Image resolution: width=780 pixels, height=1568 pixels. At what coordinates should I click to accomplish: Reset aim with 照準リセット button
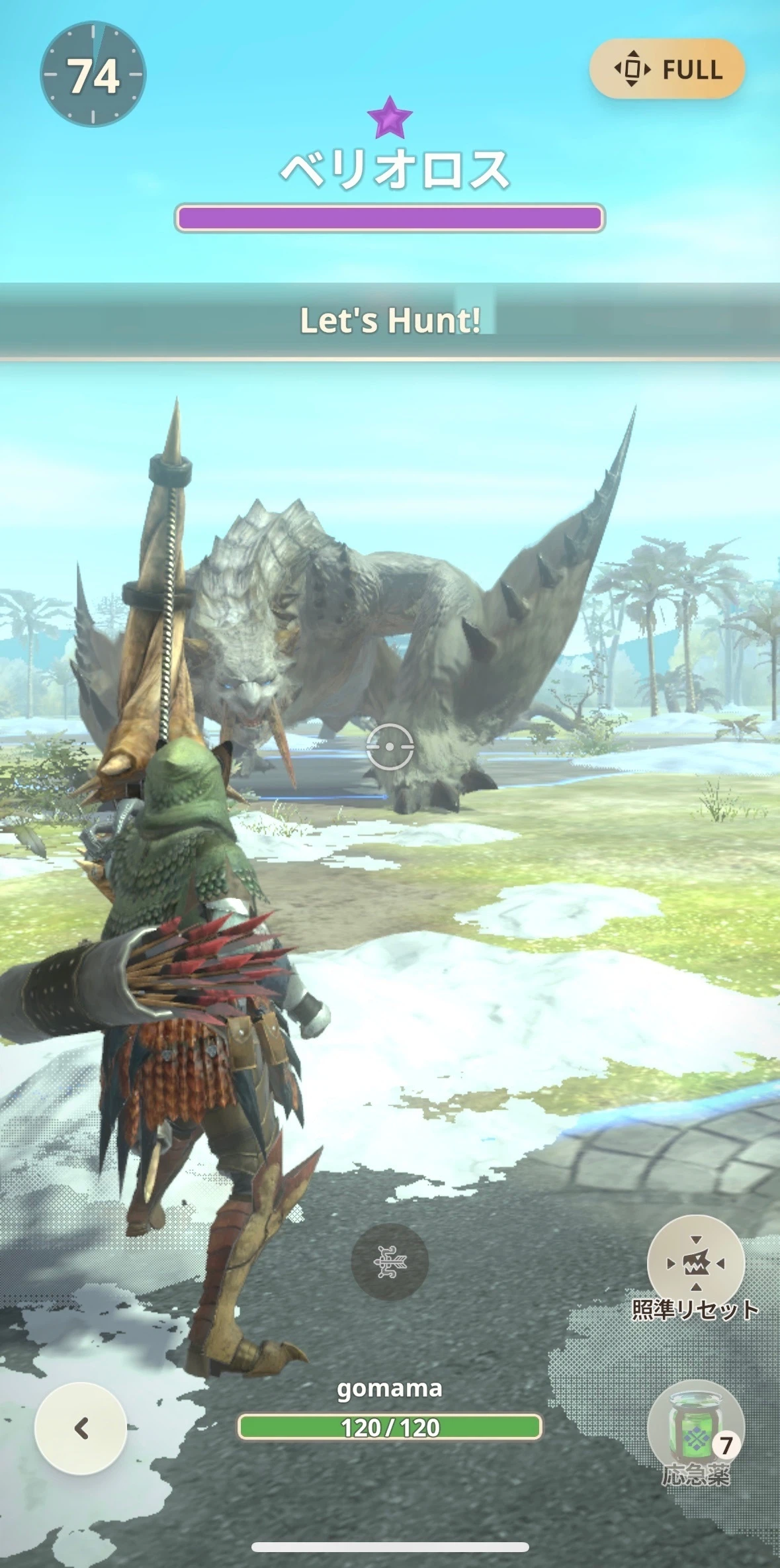click(x=695, y=1264)
